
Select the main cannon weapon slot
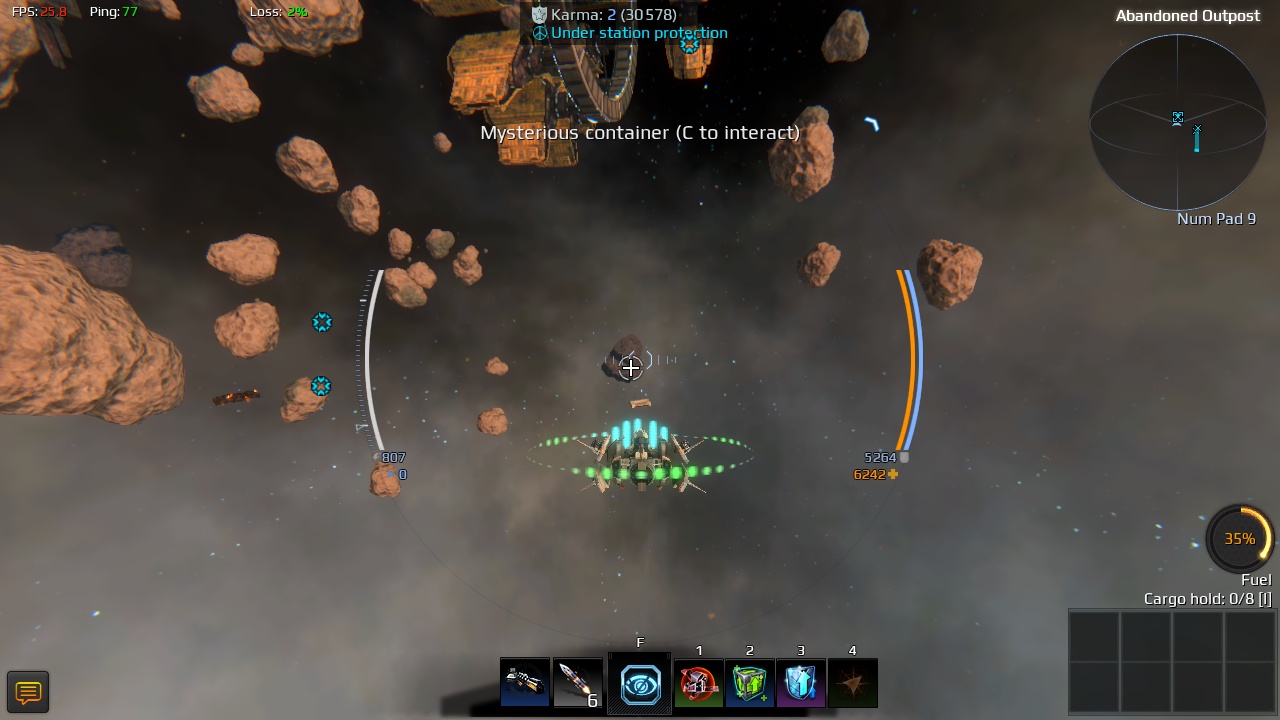point(525,683)
